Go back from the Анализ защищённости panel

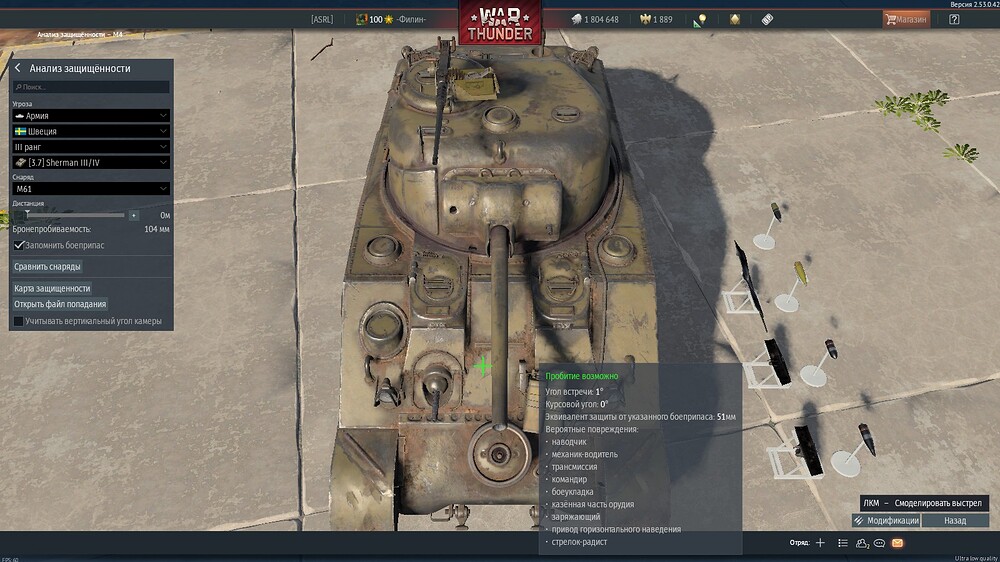click(x=18, y=68)
